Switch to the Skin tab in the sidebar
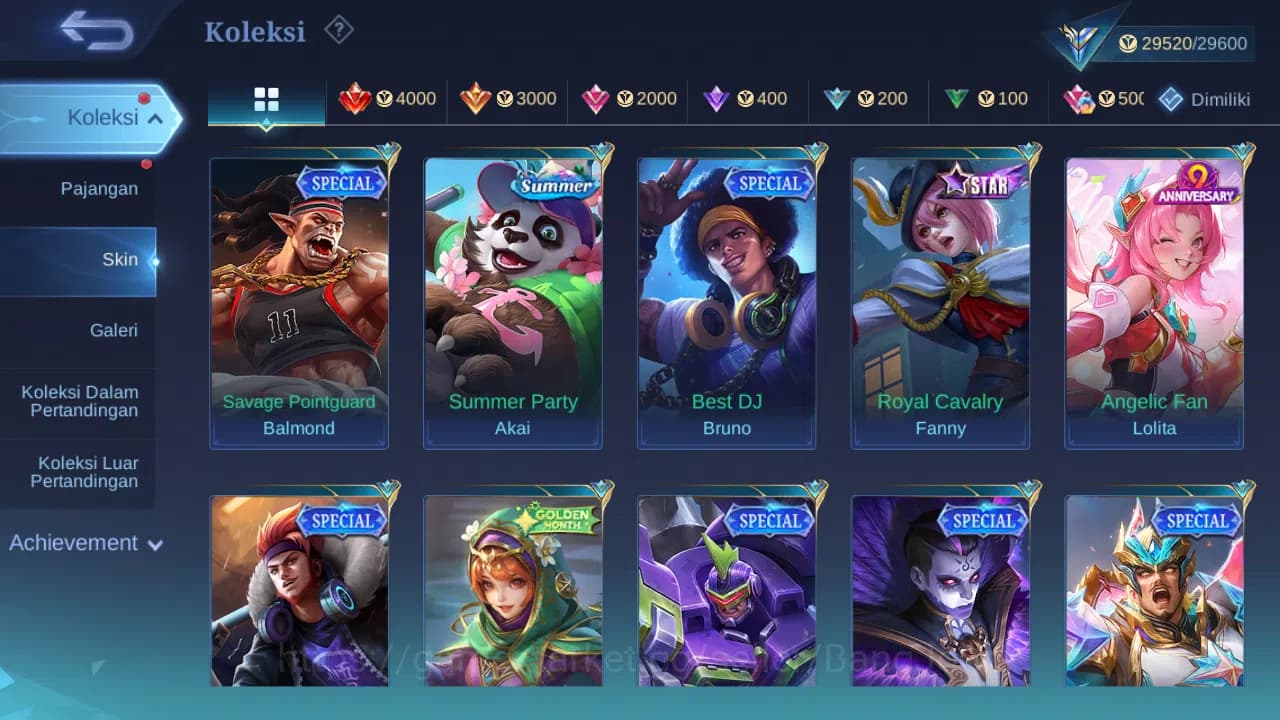The width and height of the screenshot is (1280, 720). 120,259
